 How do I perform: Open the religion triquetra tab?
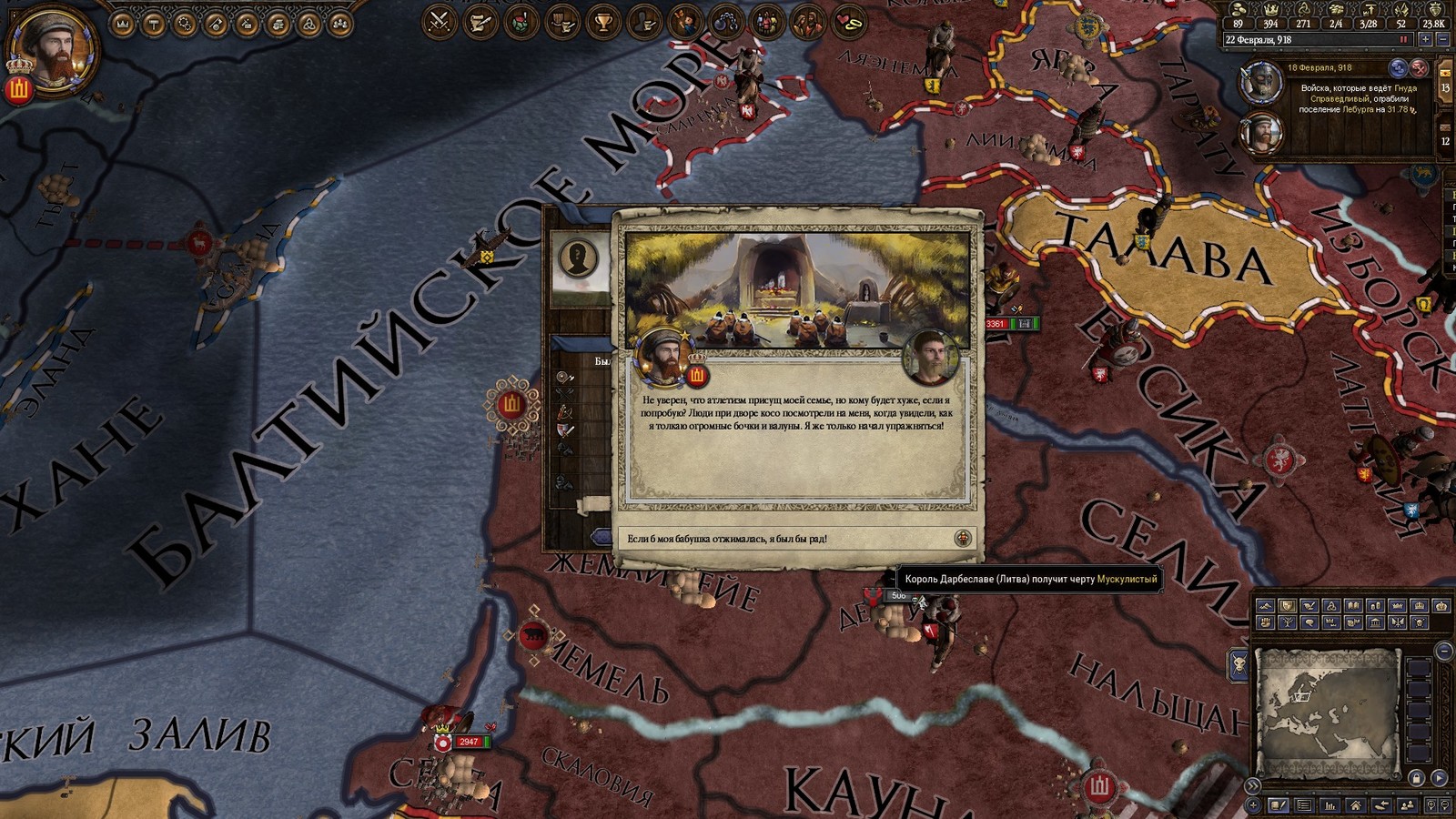tap(308, 24)
